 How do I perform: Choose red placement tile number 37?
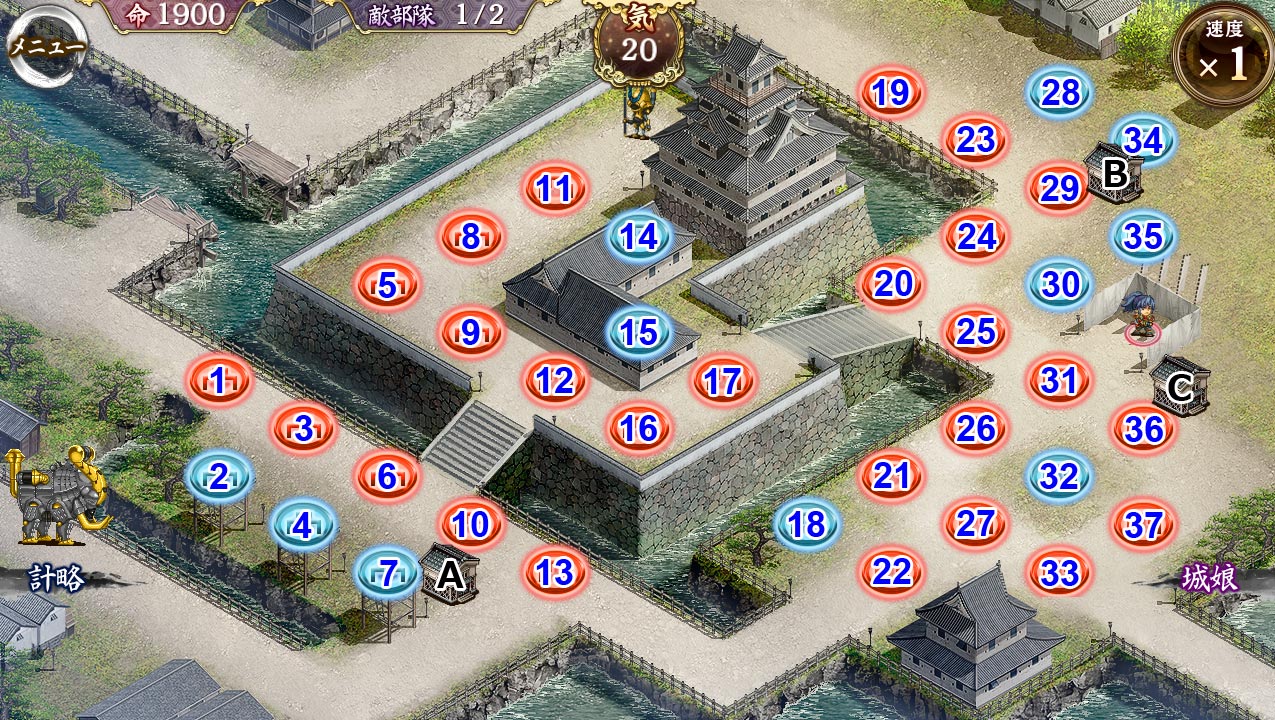1143,524
